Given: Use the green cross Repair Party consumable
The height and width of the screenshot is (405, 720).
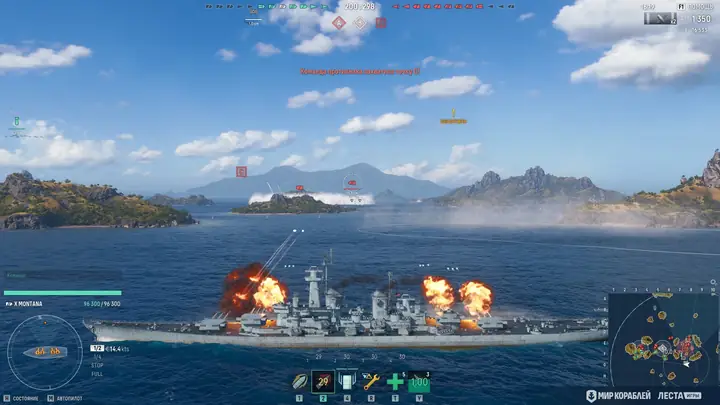Looking at the screenshot, I should (x=395, y=381).
